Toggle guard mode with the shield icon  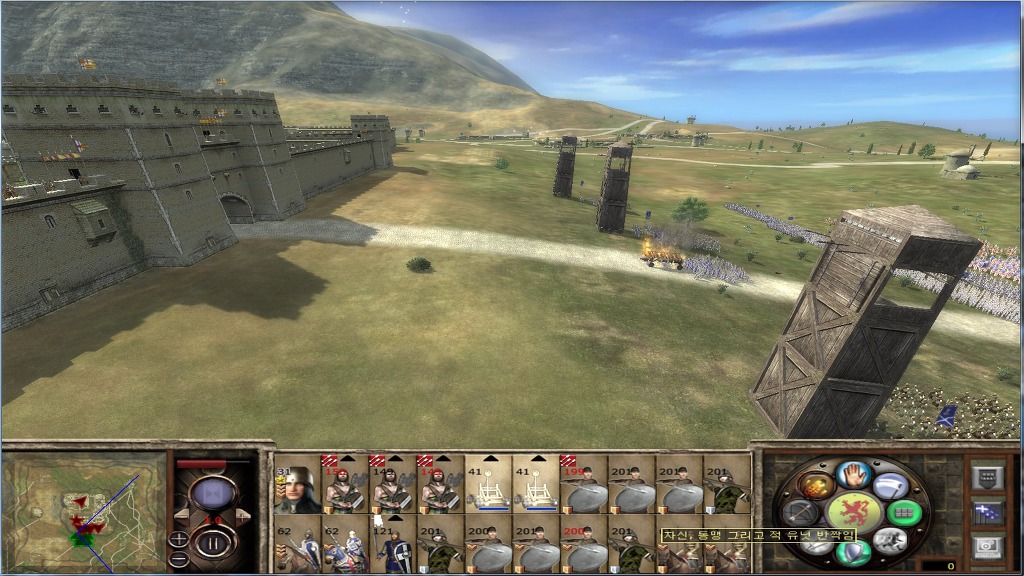[x=853, y=551]
